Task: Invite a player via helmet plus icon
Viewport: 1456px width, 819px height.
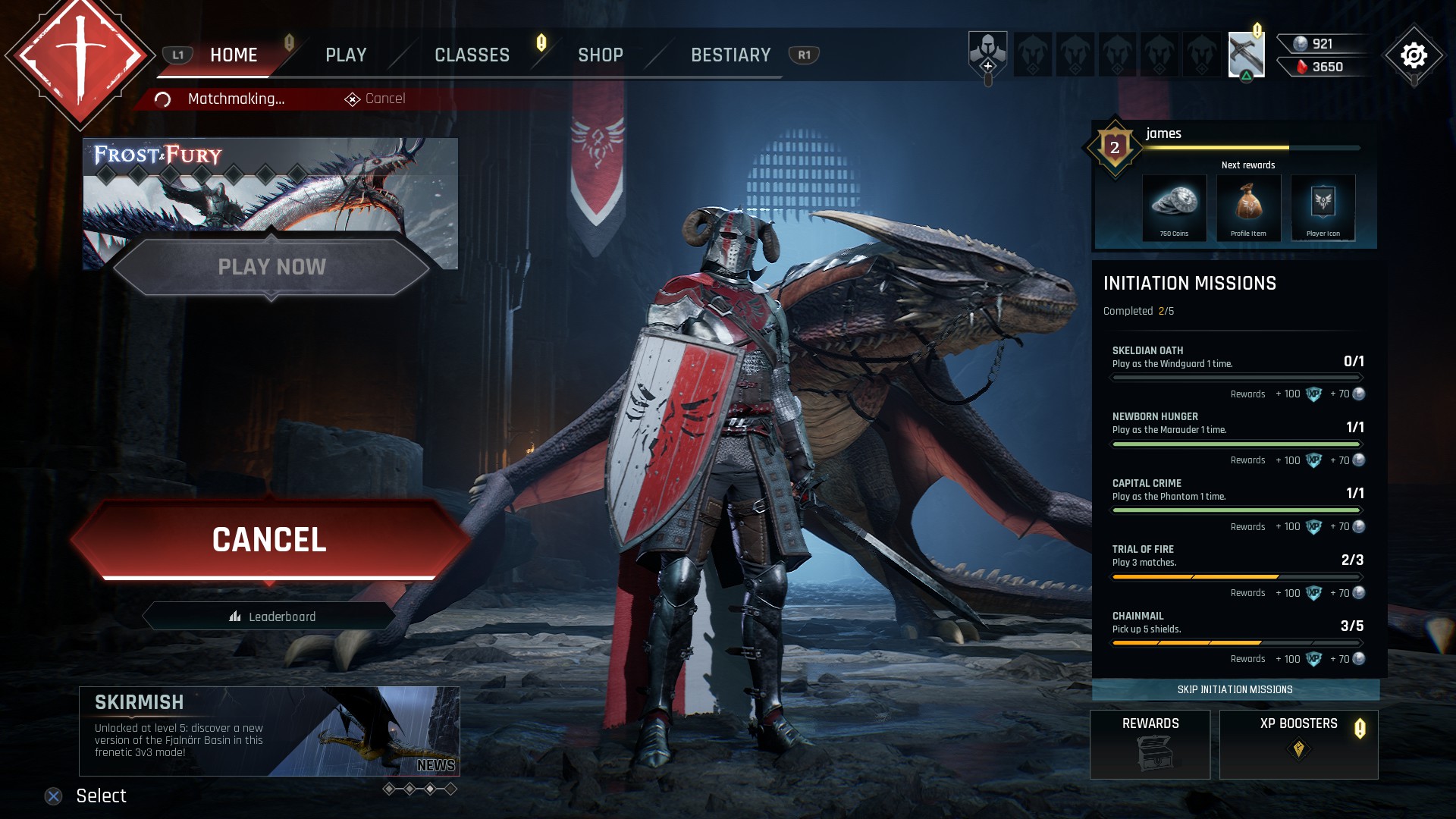Action: (x=987, y=55)
